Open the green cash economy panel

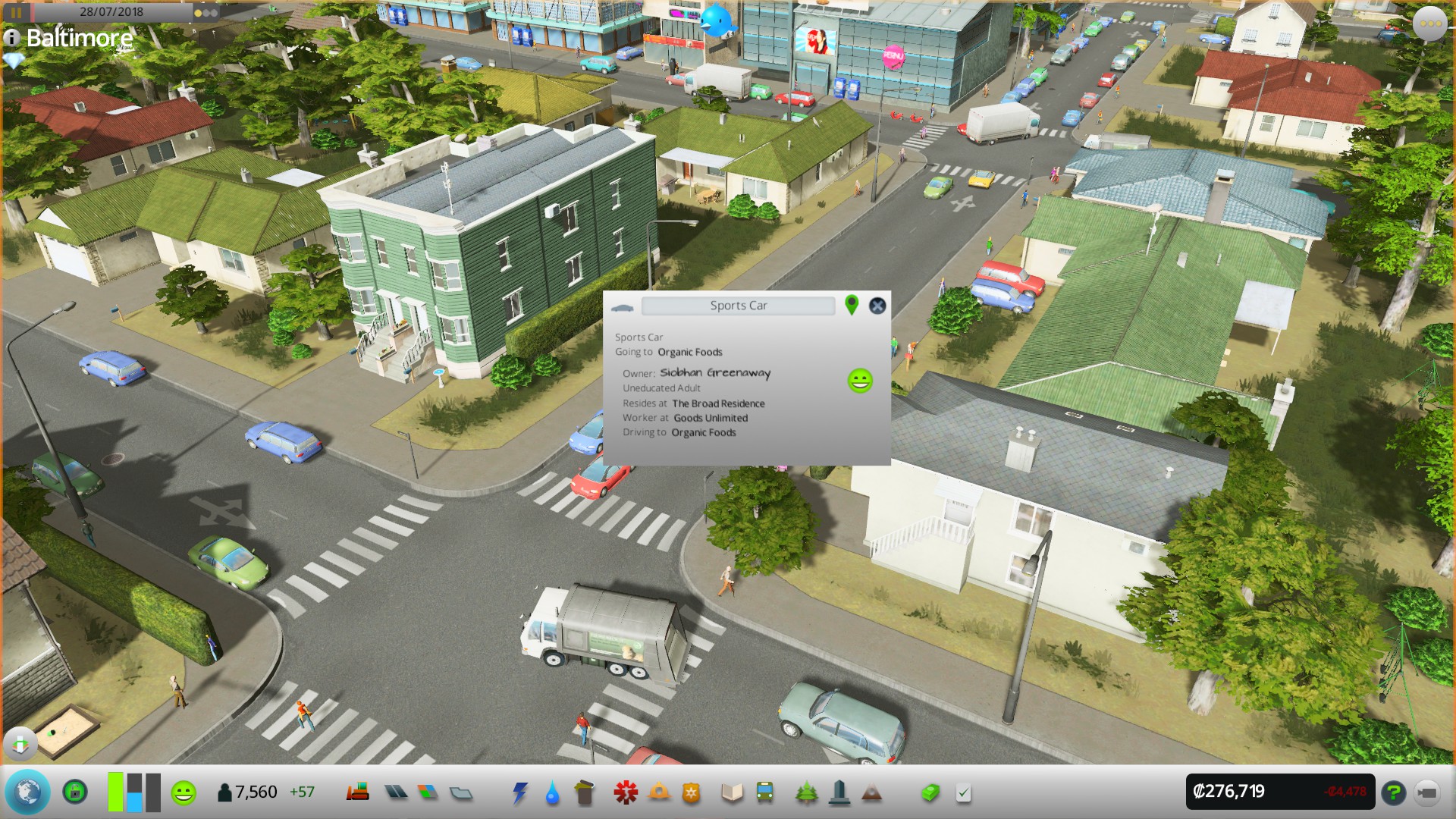tap(930, 792)
